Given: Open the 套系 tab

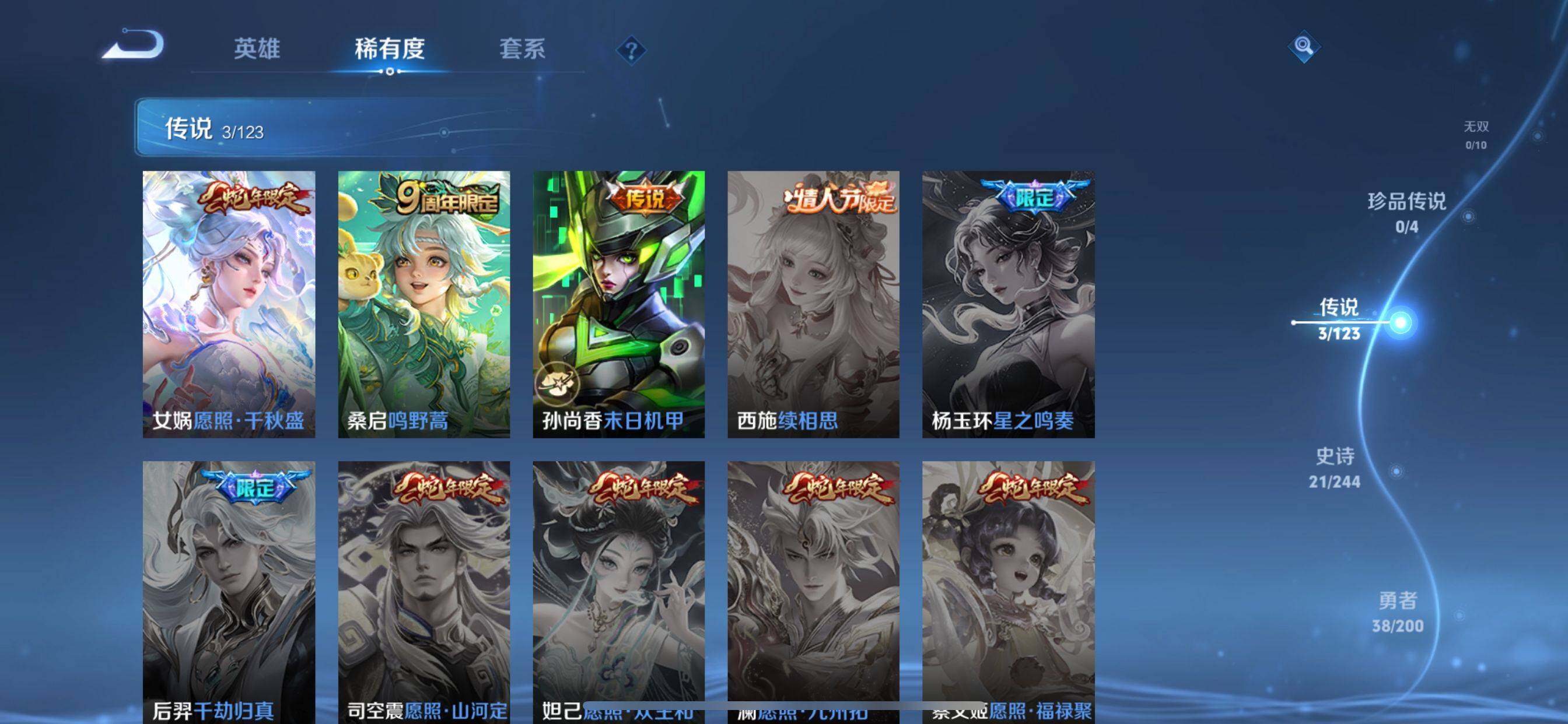Looking at the screenshot, I should pos(522,48).
